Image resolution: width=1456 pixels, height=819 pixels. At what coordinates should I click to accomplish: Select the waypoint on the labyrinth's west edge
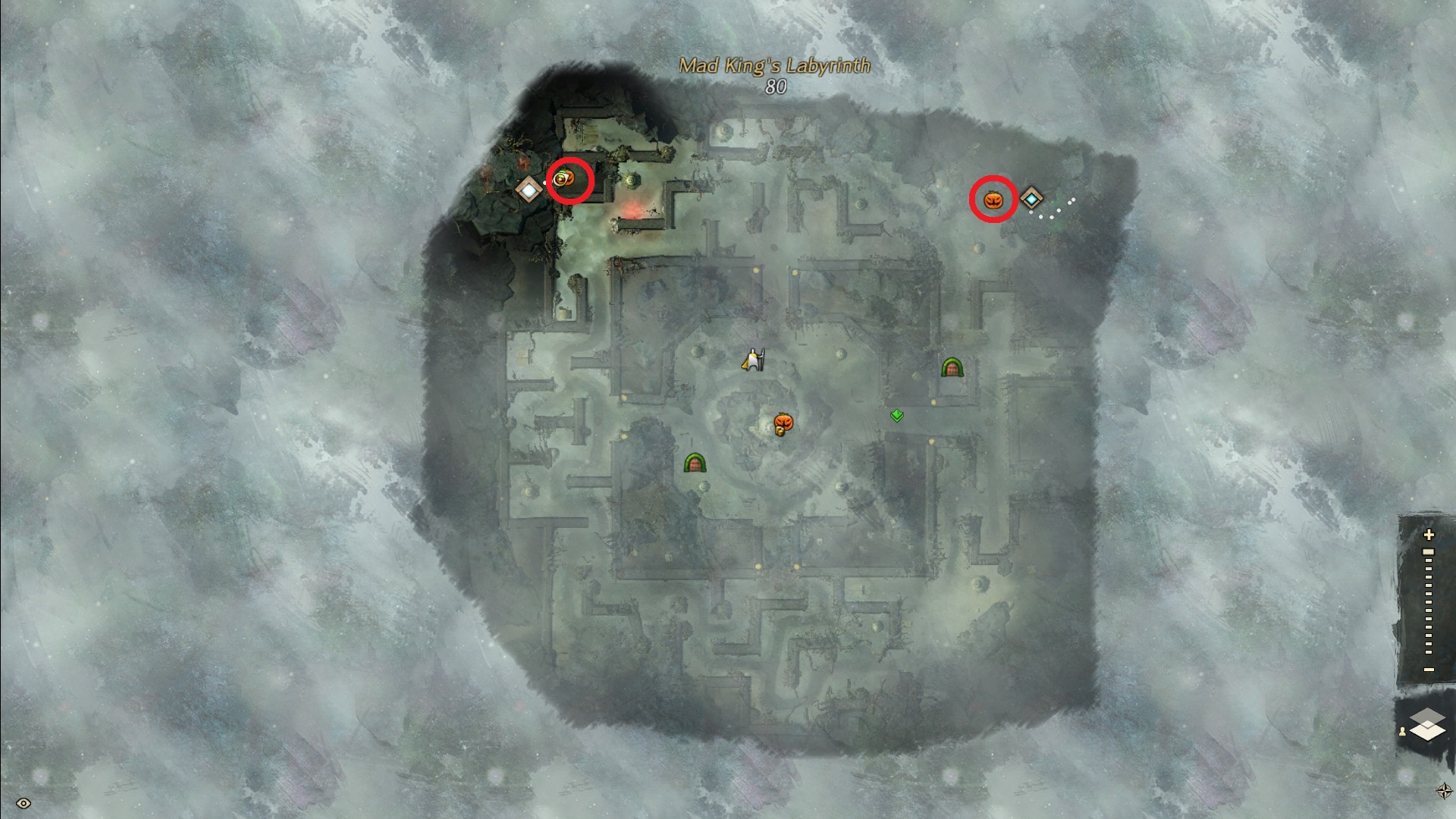(x=528, y=189)
